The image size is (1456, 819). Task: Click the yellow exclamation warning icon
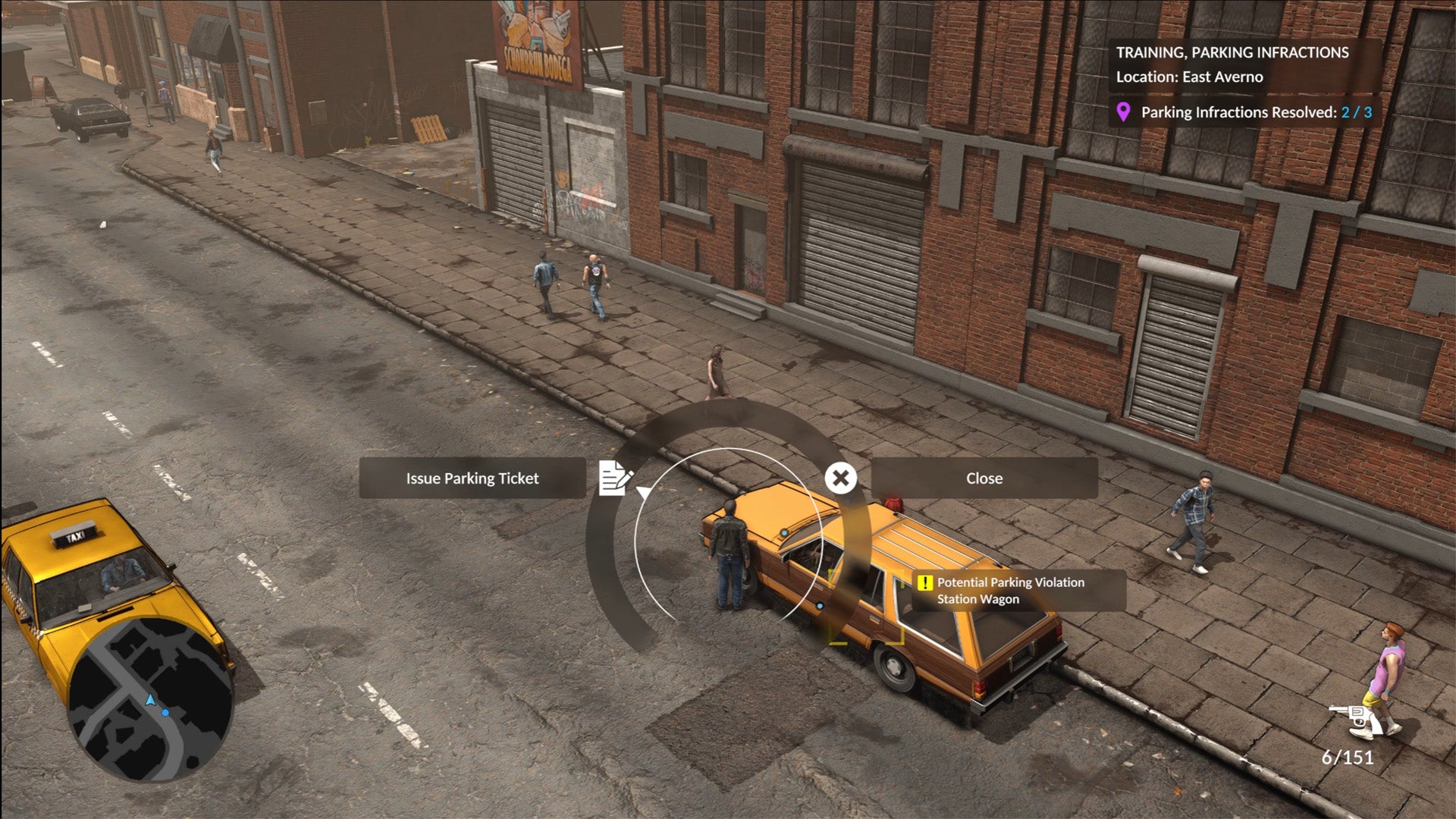tap(925, 583)
